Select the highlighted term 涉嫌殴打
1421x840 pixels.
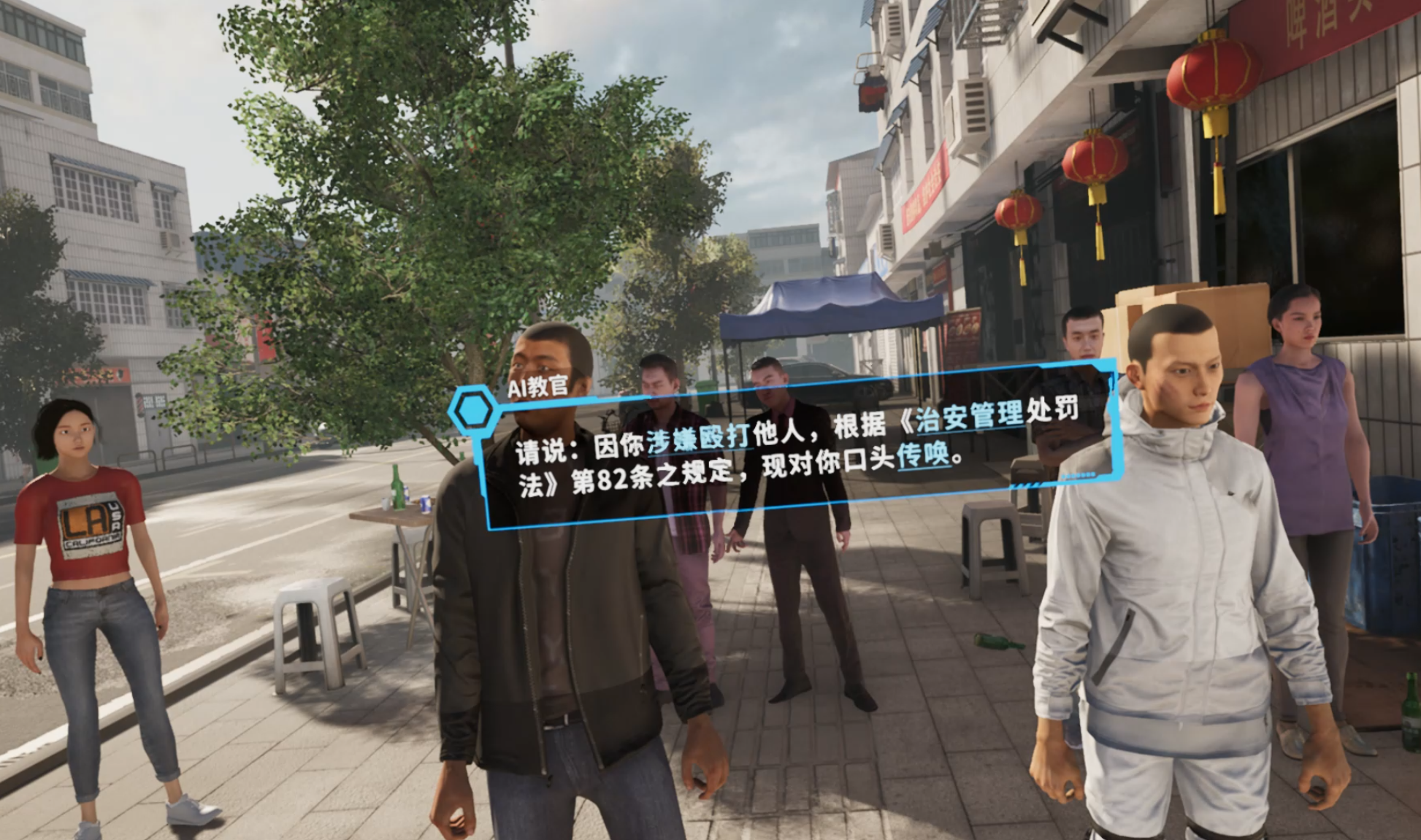[697, 437]
